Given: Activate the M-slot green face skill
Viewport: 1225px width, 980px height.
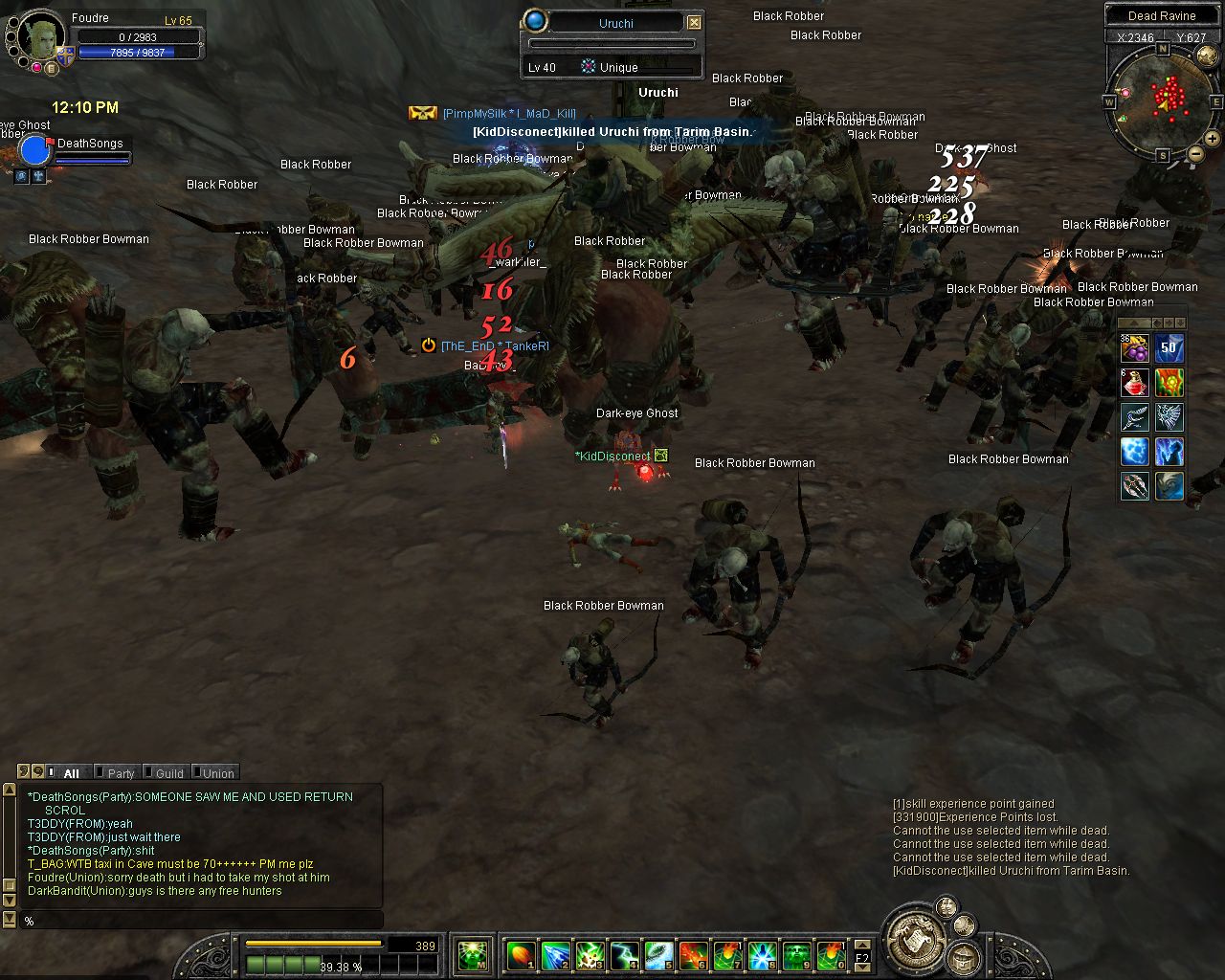Looking at the screenshot, I should point(473,954).
